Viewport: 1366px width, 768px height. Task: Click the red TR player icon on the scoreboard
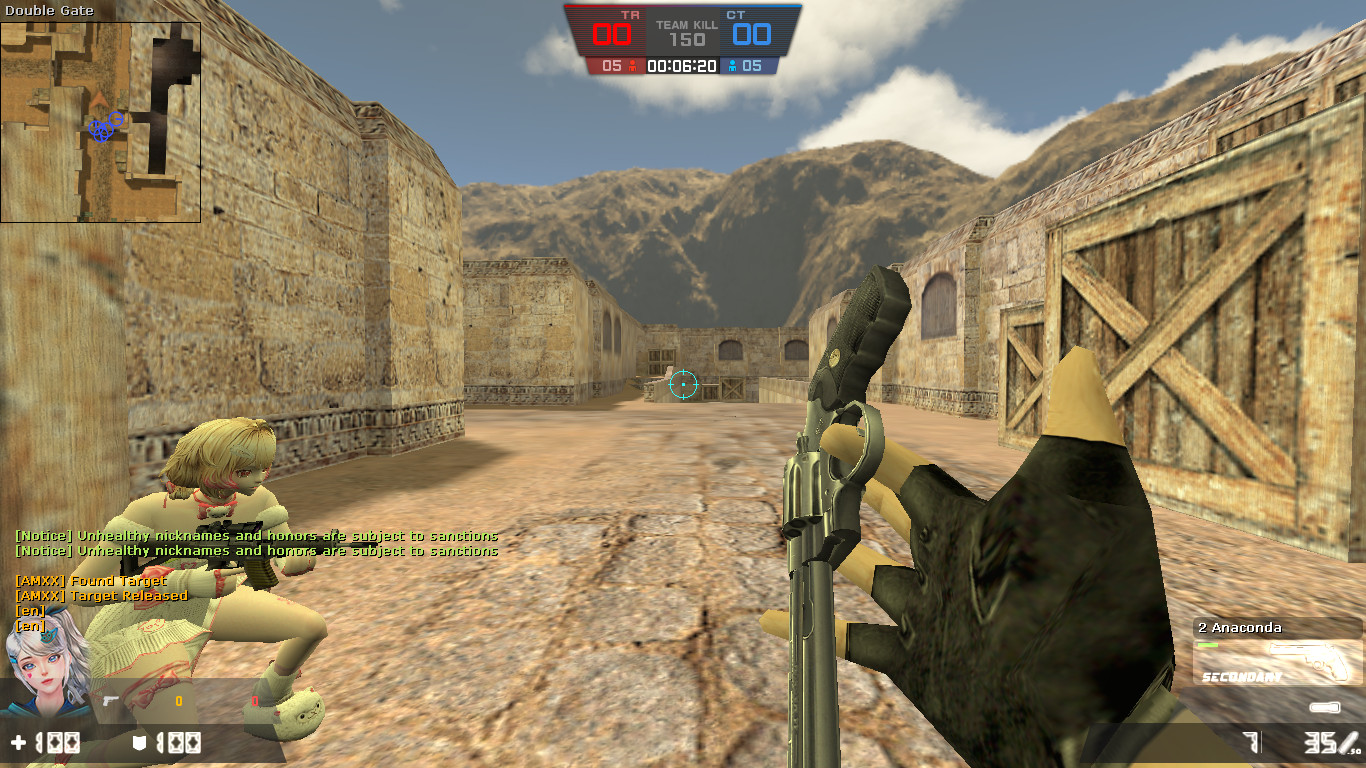click(633, 67)
